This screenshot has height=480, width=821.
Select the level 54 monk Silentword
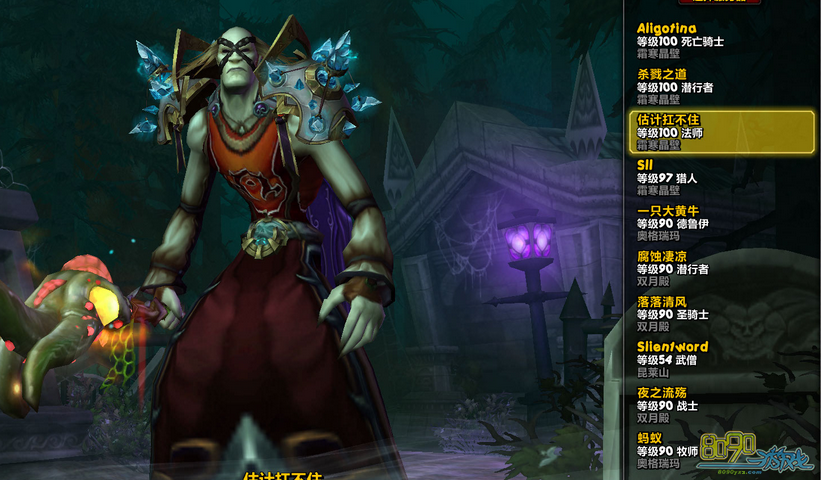[x=700, y=359]
